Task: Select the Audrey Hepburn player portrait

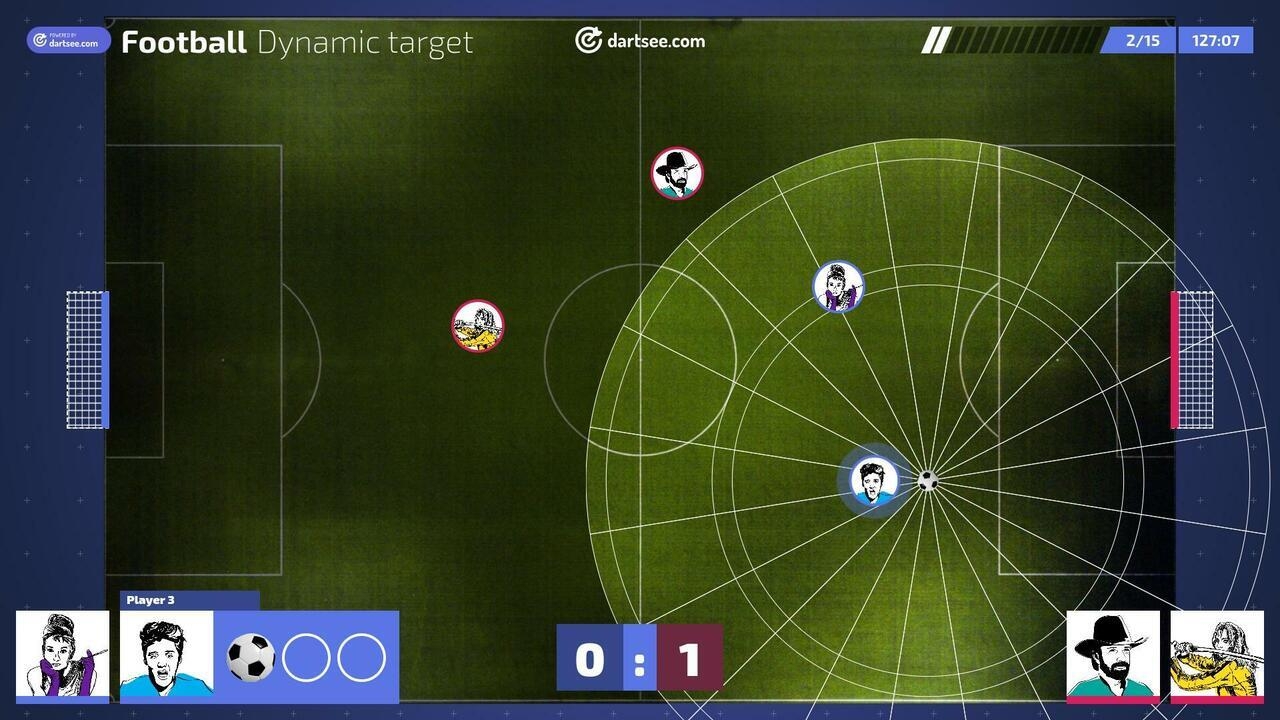Action: pyautogui.click(x=62, y=655)
